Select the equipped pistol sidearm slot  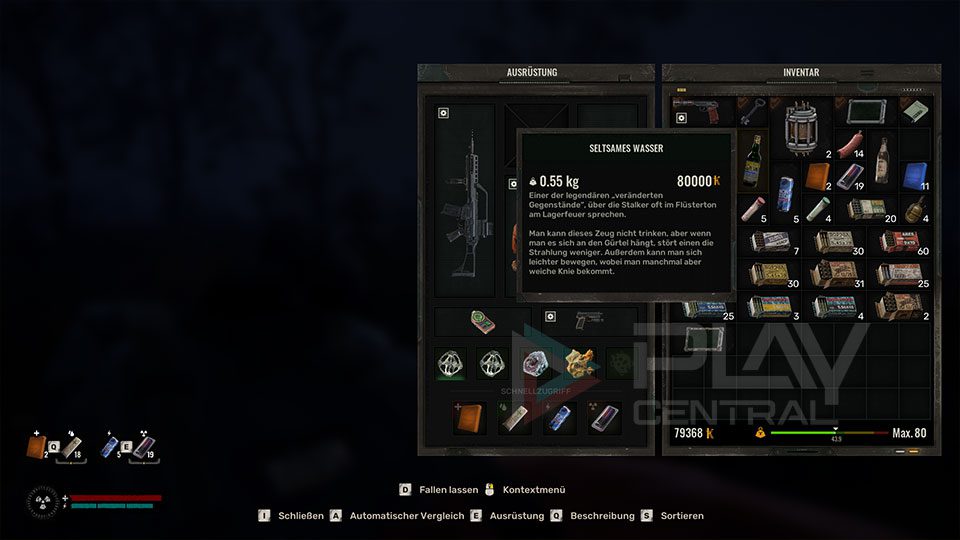(590, 322)
